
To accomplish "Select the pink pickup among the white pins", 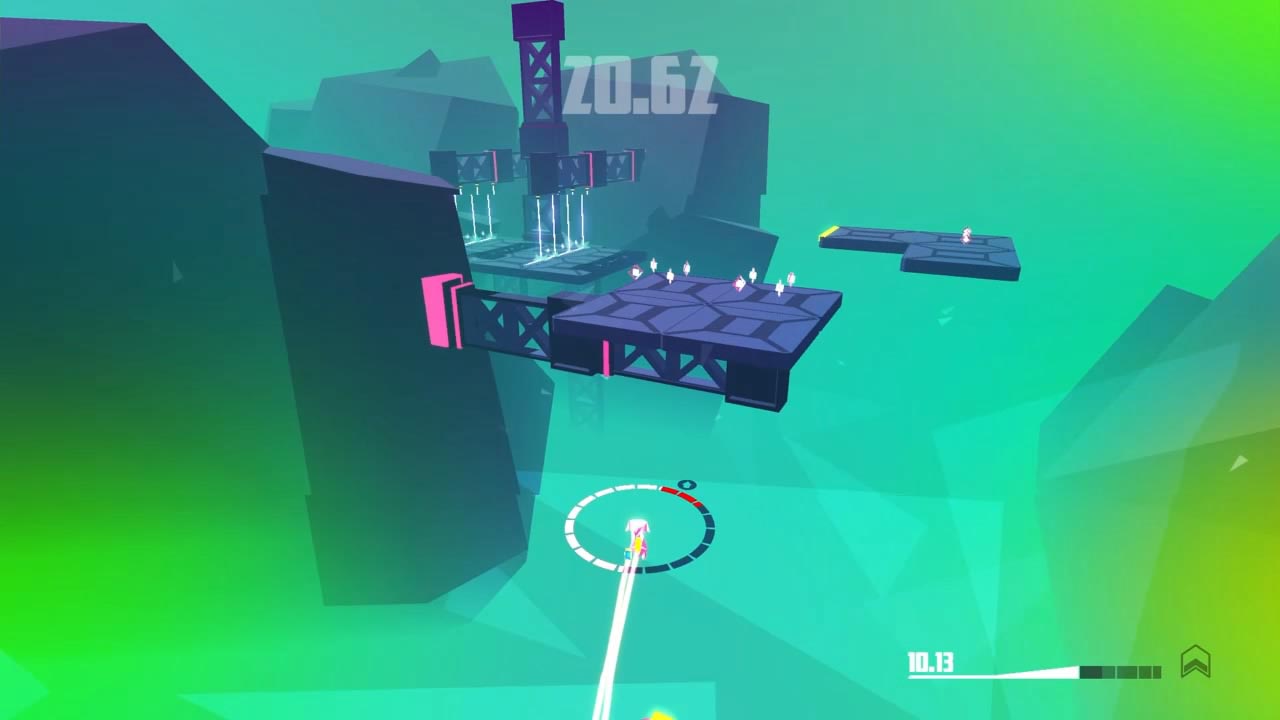I will click(740, 282).
